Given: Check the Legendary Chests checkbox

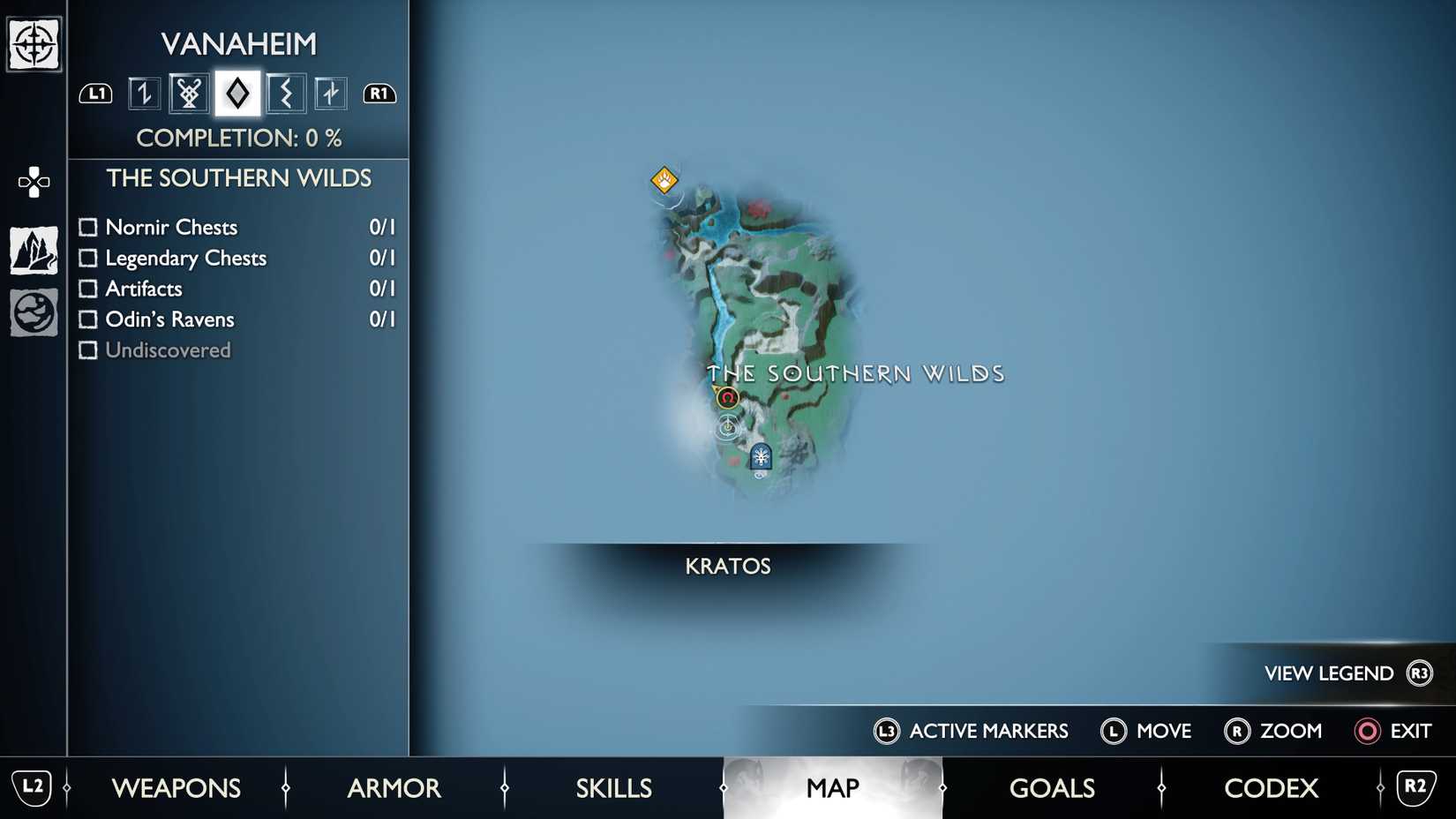Looking at the screenshot, I should coord(88,258).
